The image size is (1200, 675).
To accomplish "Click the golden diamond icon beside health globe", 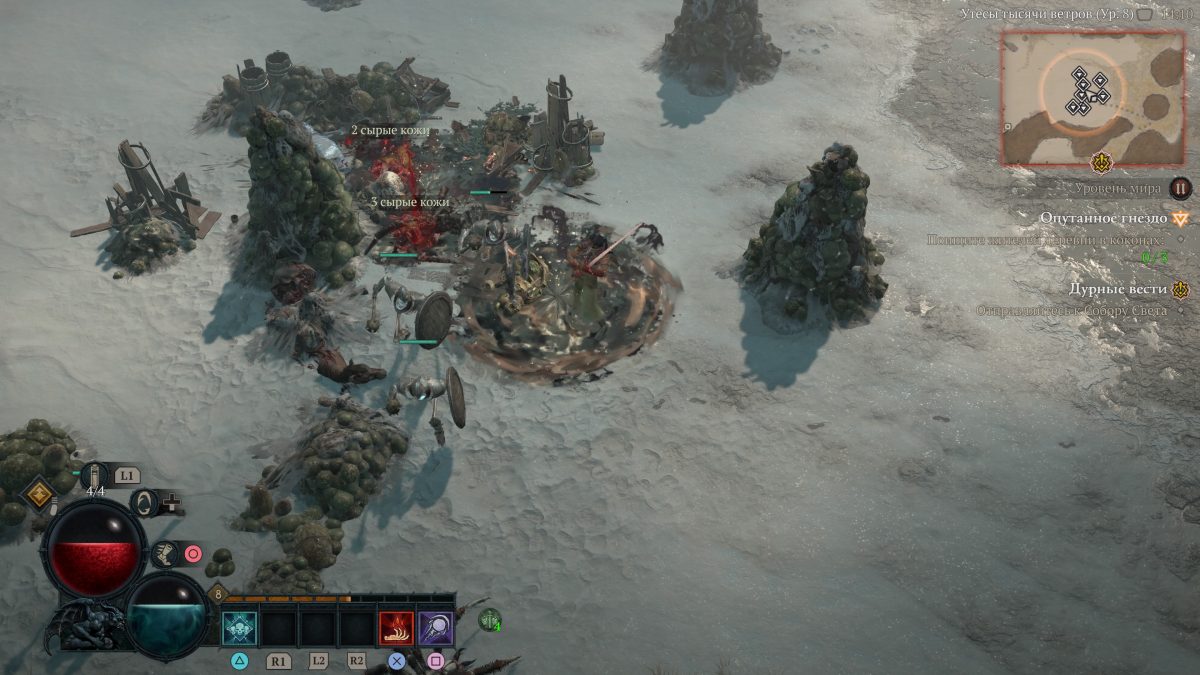I will click(40, 494).
